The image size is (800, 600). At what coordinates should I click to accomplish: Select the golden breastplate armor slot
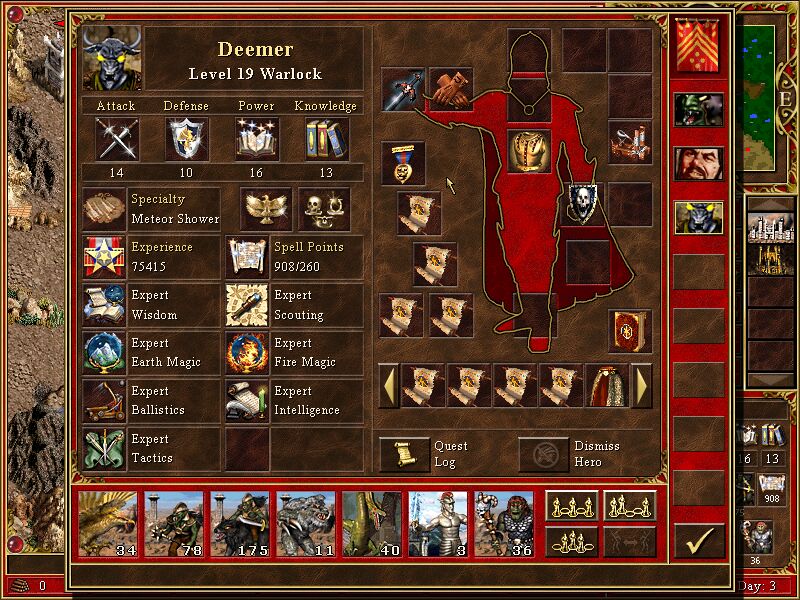[x=529, y=151]
